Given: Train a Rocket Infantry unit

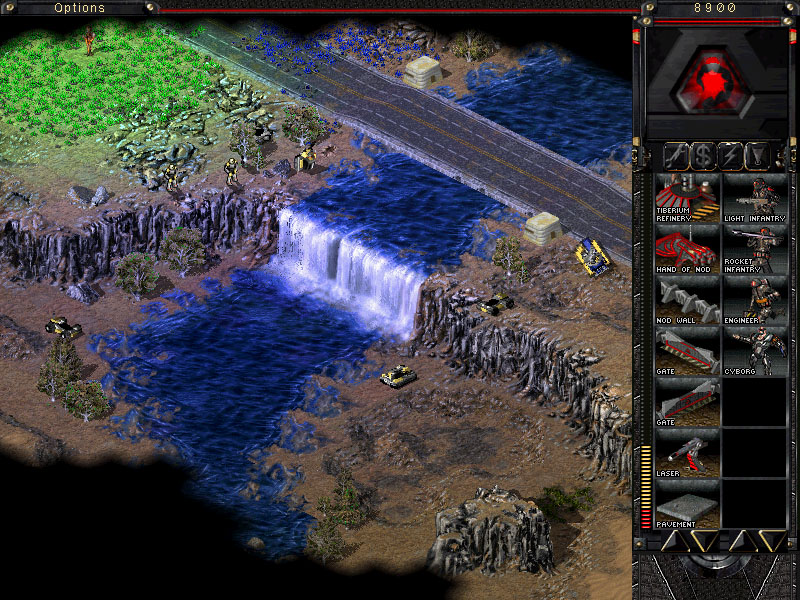Looking at the screenshot, I should [x=754, y=249].
